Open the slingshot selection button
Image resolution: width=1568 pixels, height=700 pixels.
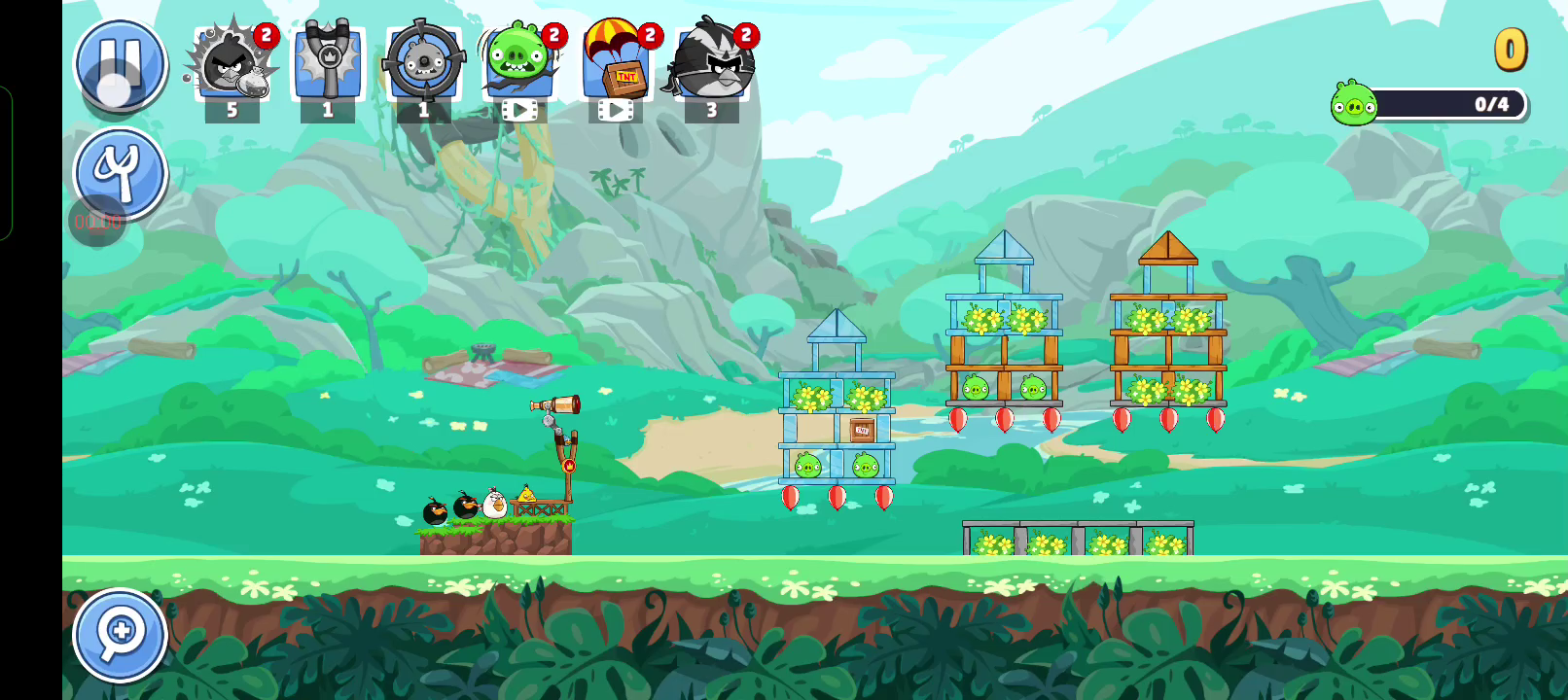click(121, 171)
